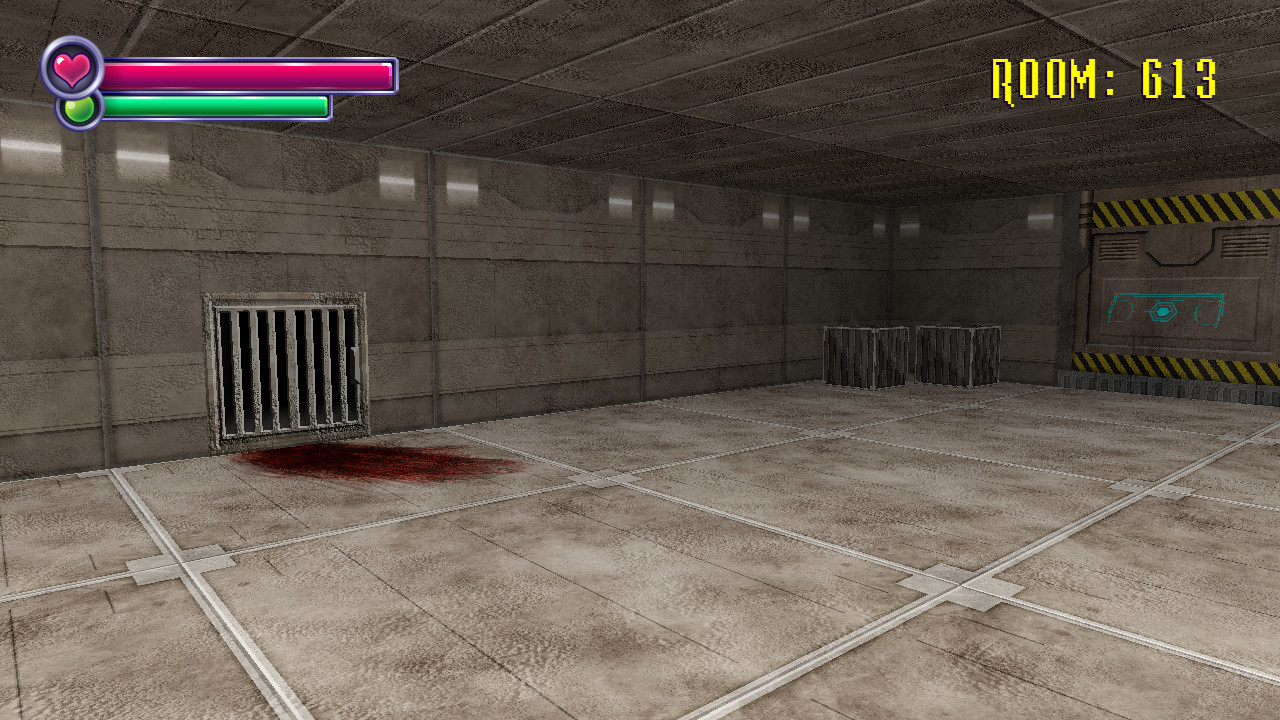Click the pink health bar
The width and height of the screenshot is (1280, 720).
(250, 74)
